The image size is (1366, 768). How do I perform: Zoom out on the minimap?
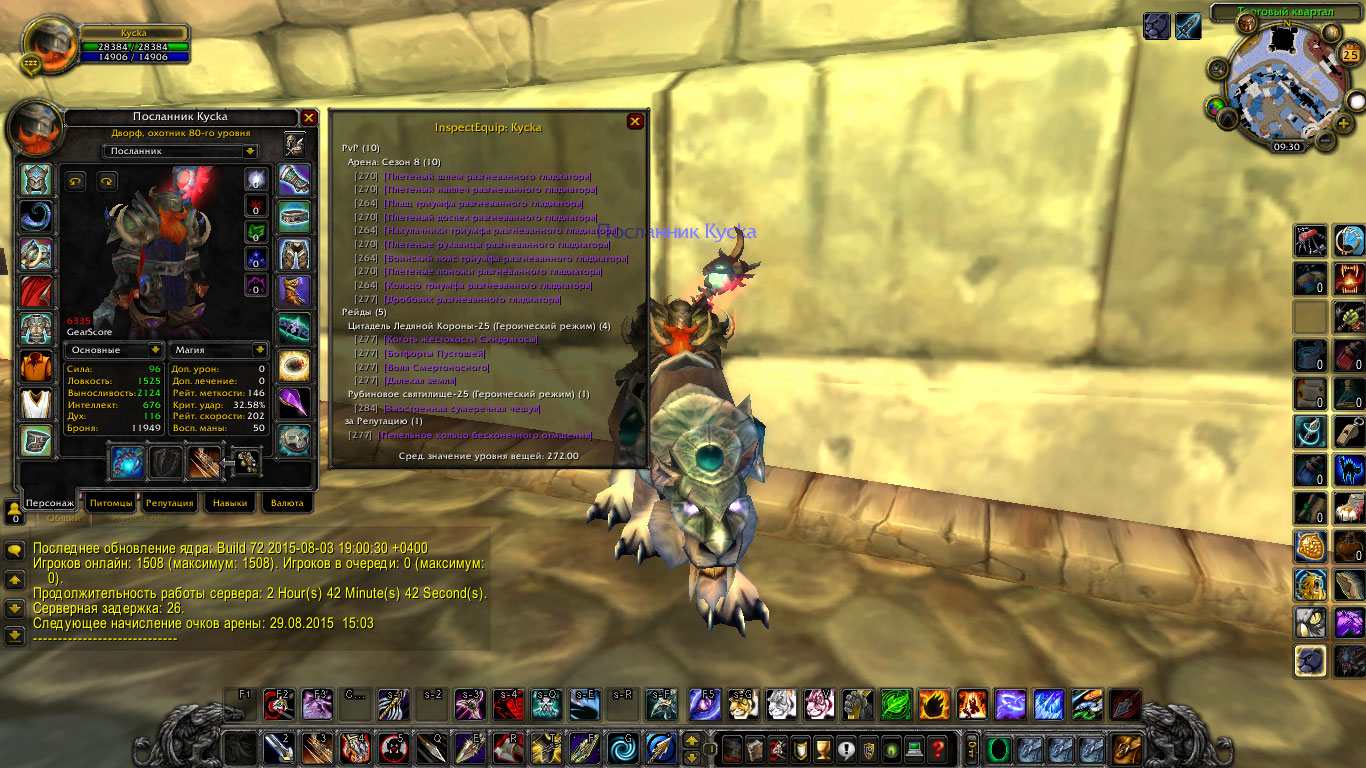click(1325, 141)
